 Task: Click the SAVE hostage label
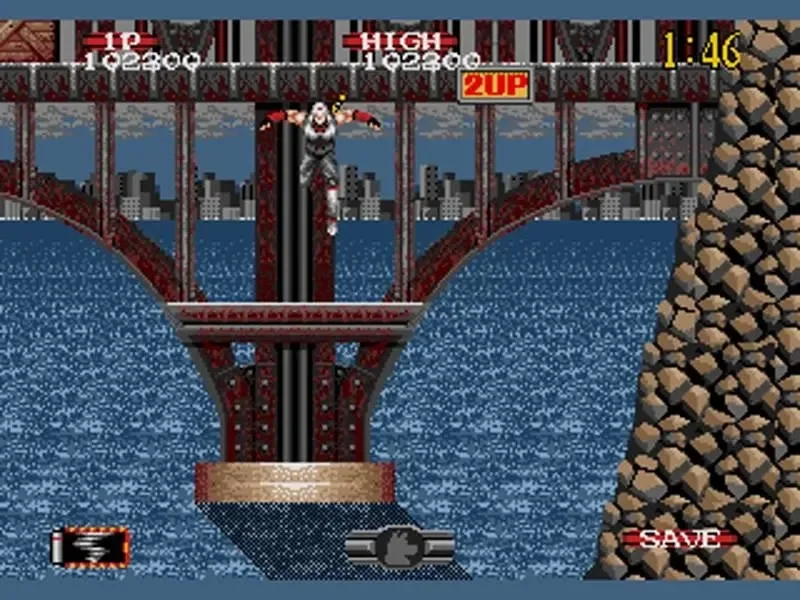click(679, 539)
